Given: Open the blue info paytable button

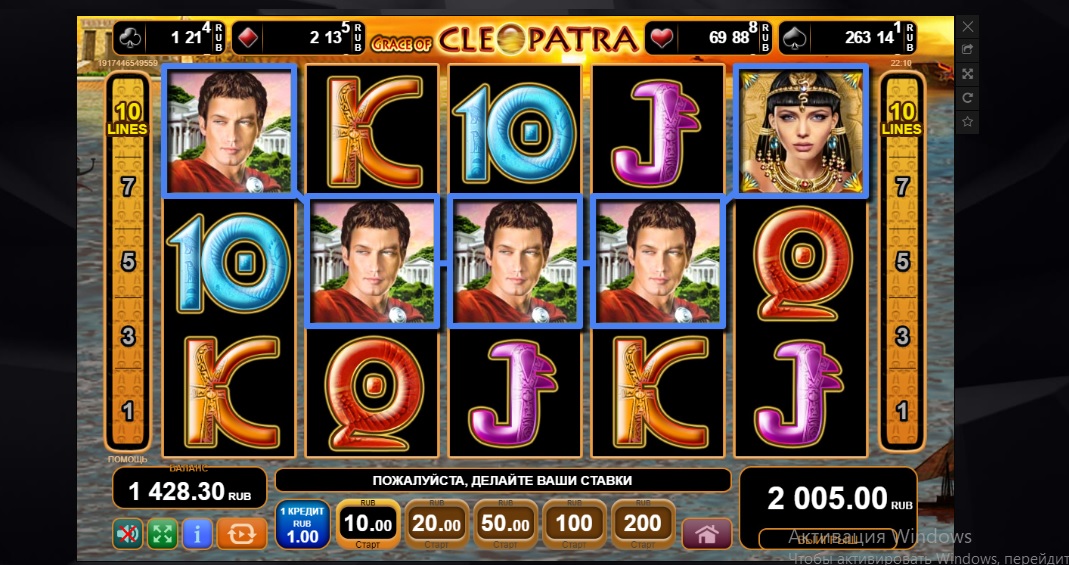Looking at the screenshot, I should (196, 534).
